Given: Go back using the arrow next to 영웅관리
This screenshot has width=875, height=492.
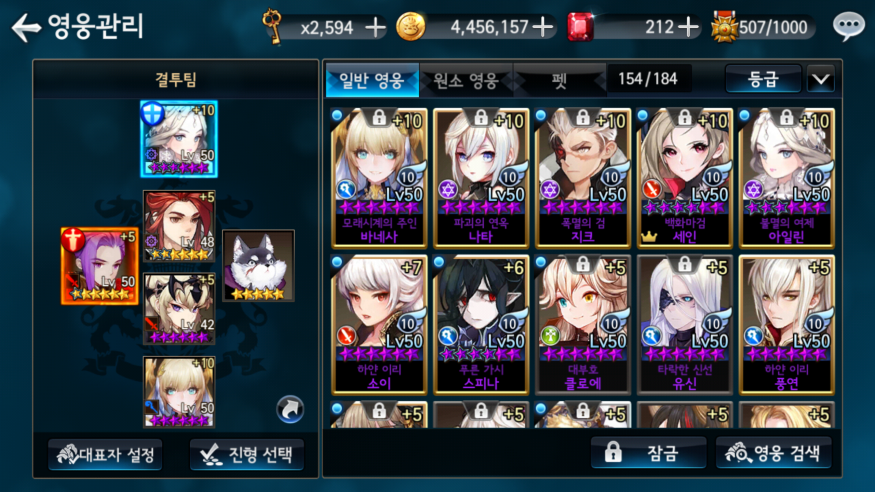Looking at the screenshot, I should [x=25, y=28].
